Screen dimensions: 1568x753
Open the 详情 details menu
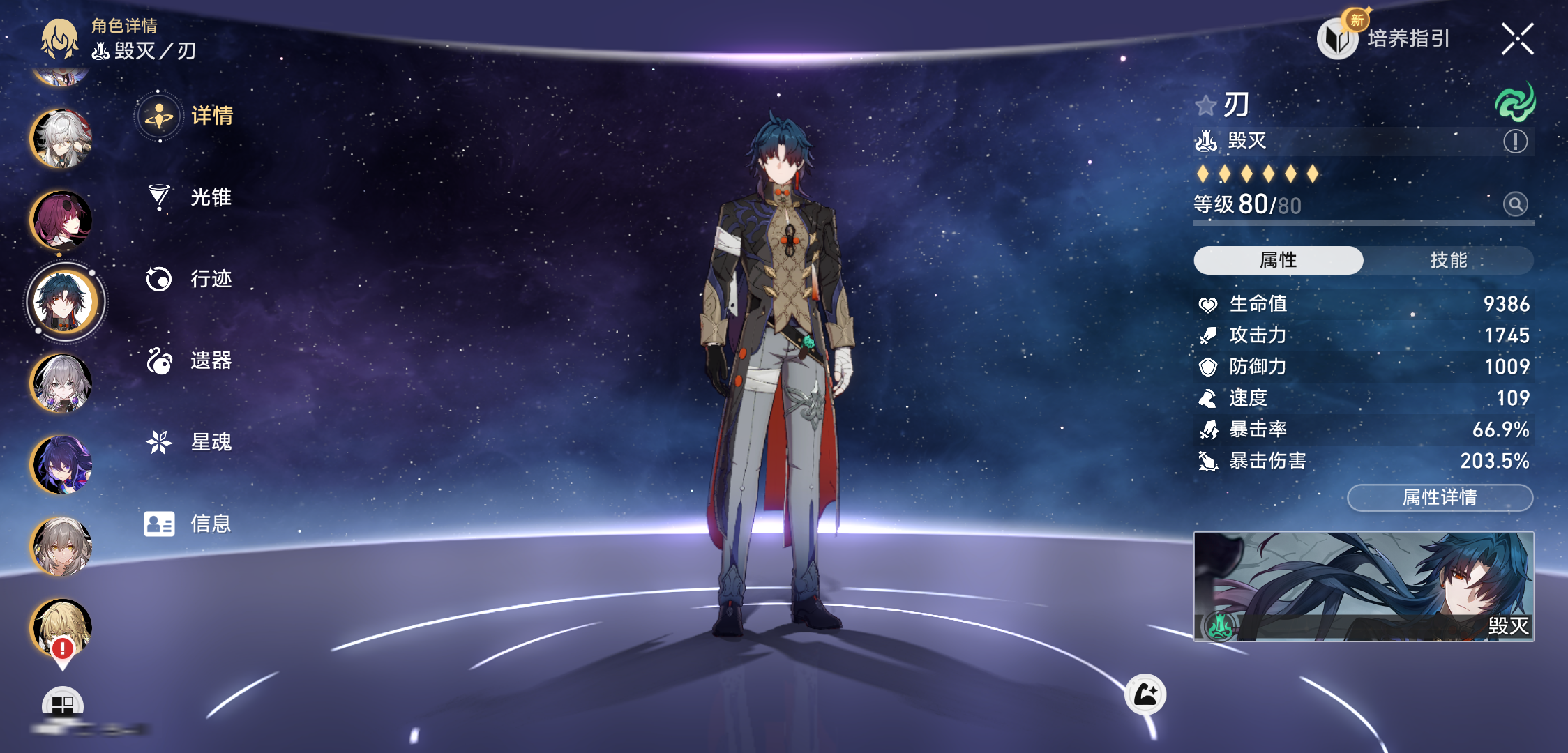point(187,116)
